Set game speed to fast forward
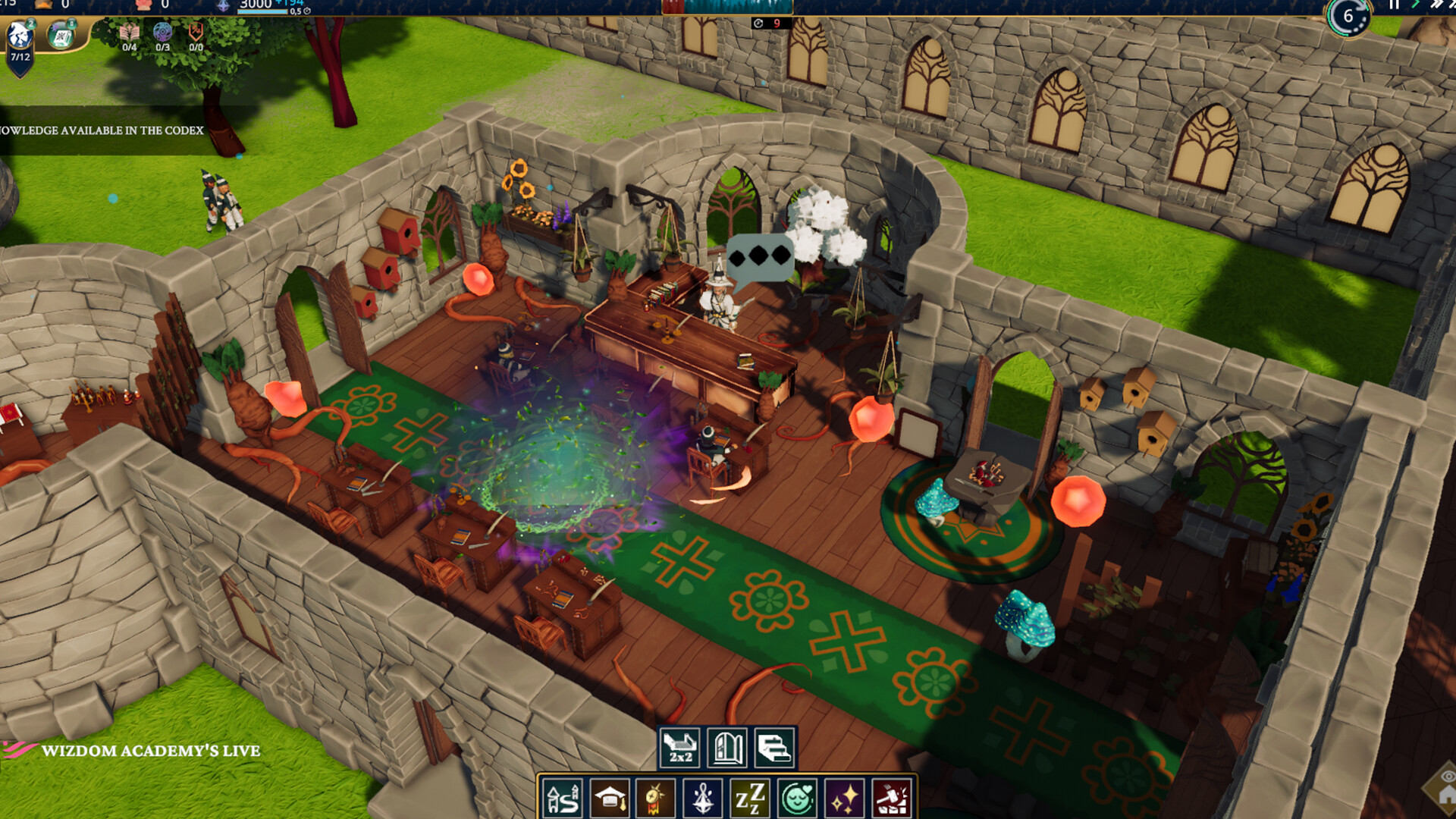Image resolution: width=1456 pixels, height=819 pixels. pos(1436,5)
